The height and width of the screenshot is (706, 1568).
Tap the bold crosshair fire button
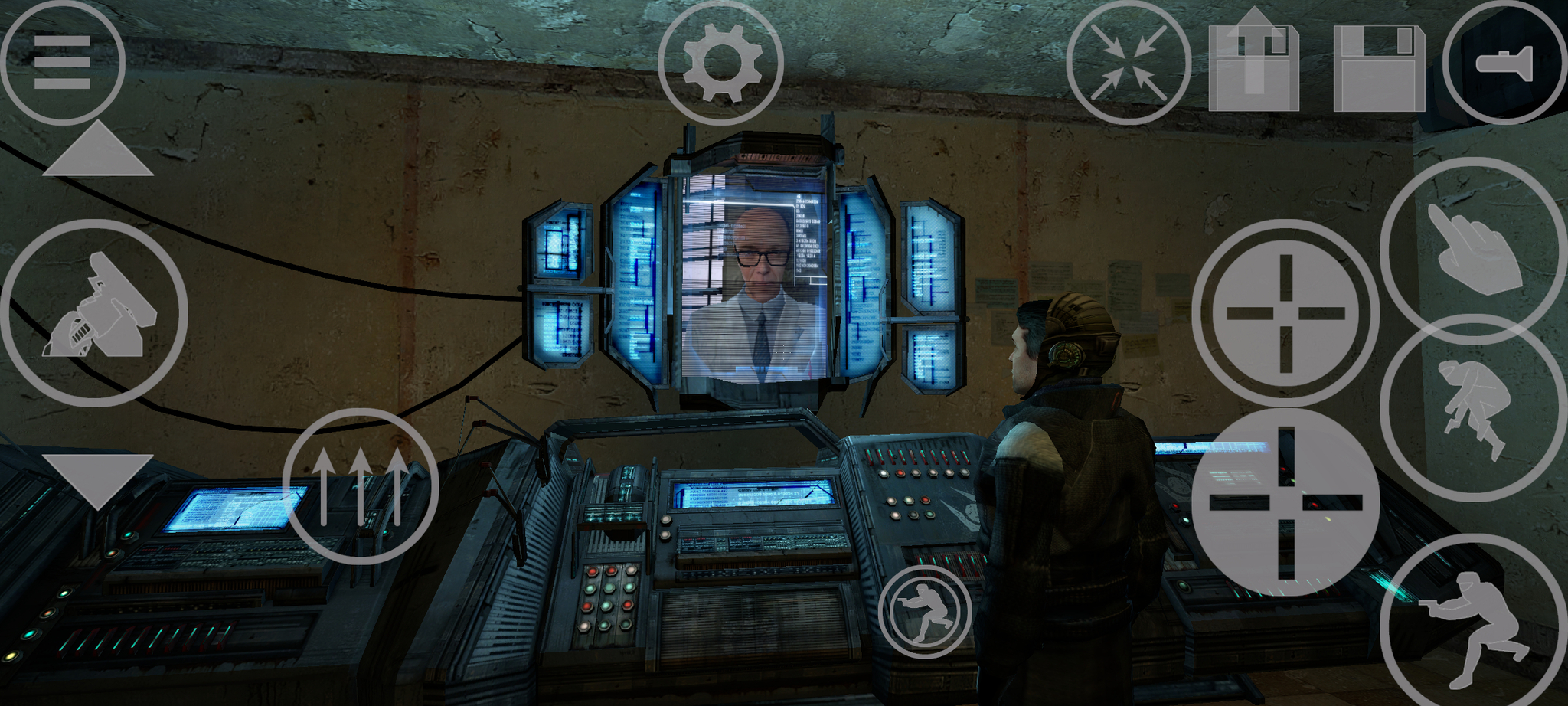pos(1285,502)
